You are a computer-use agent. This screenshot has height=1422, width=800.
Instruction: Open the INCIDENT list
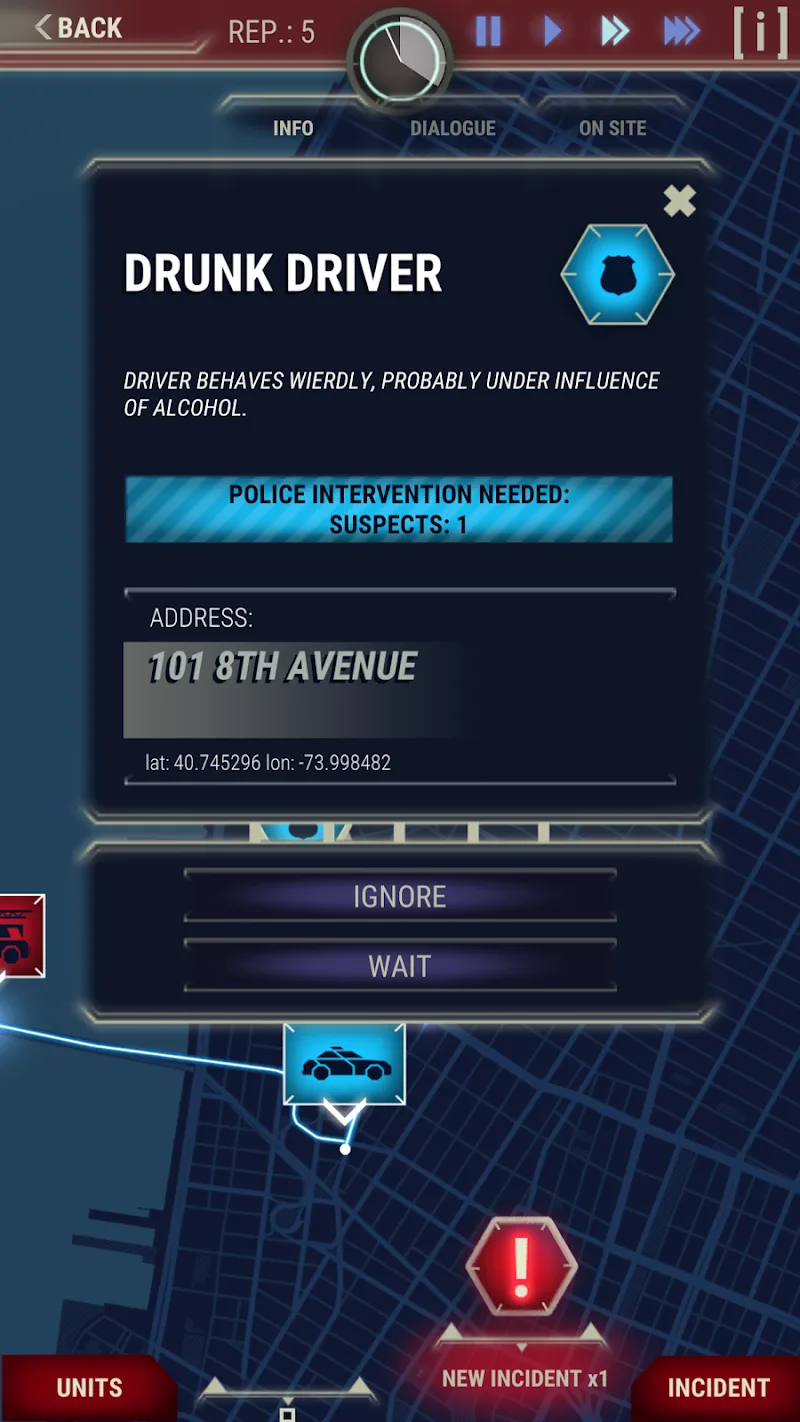tap(718, 1388)
